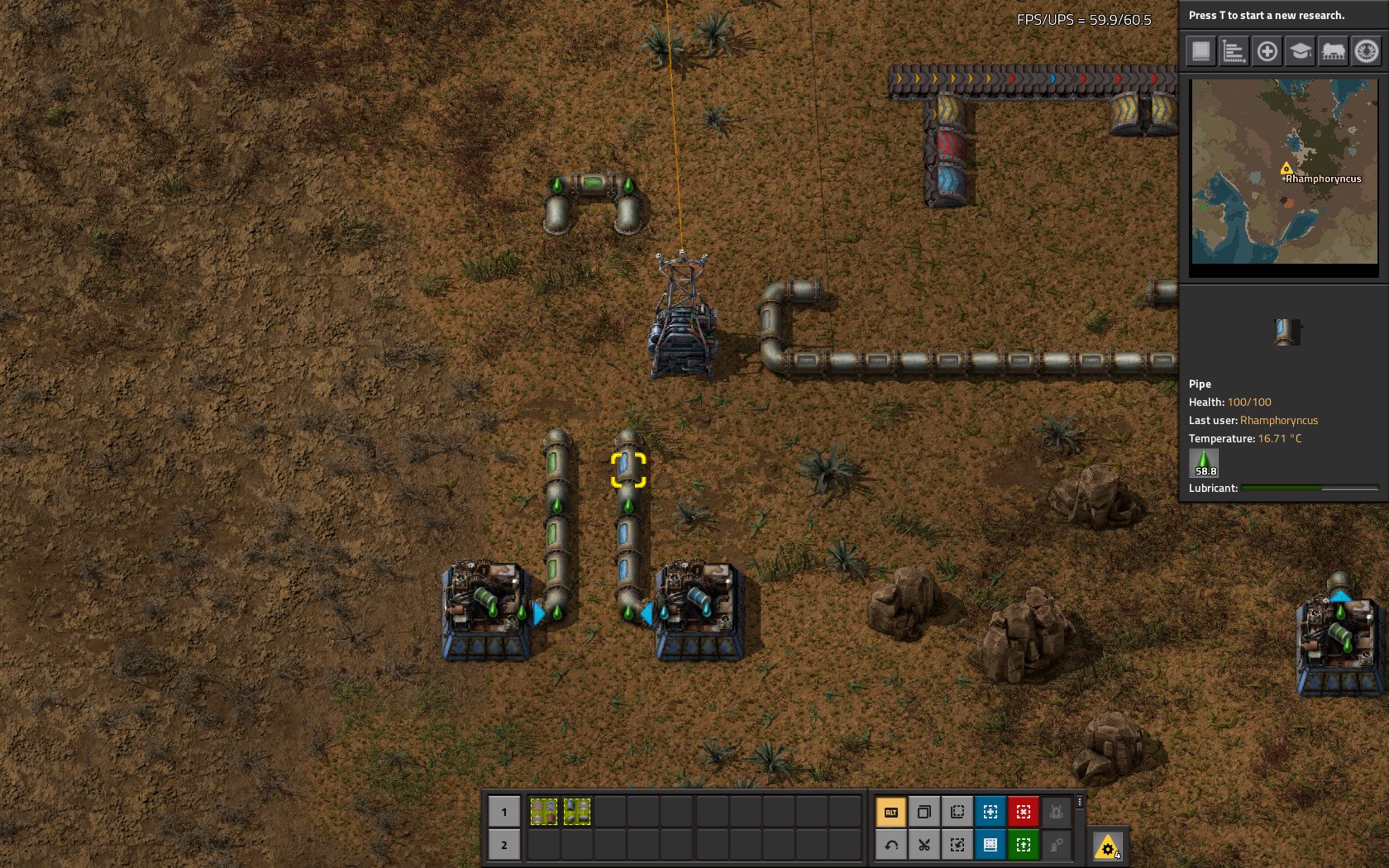Create a new blueprint with the blue tool

pyautogui.click(x=990, y=812)
